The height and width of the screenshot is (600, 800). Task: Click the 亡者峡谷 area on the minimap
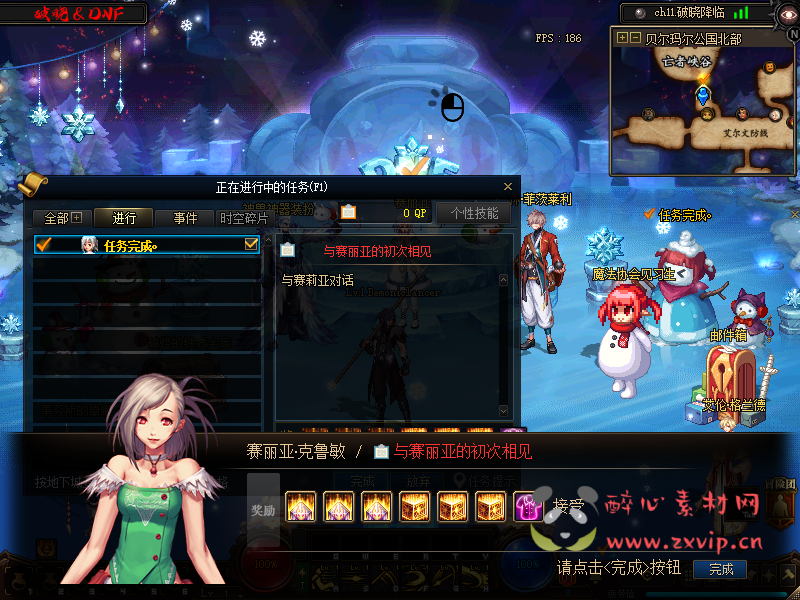pyautogui.click(x=685, y=61)
